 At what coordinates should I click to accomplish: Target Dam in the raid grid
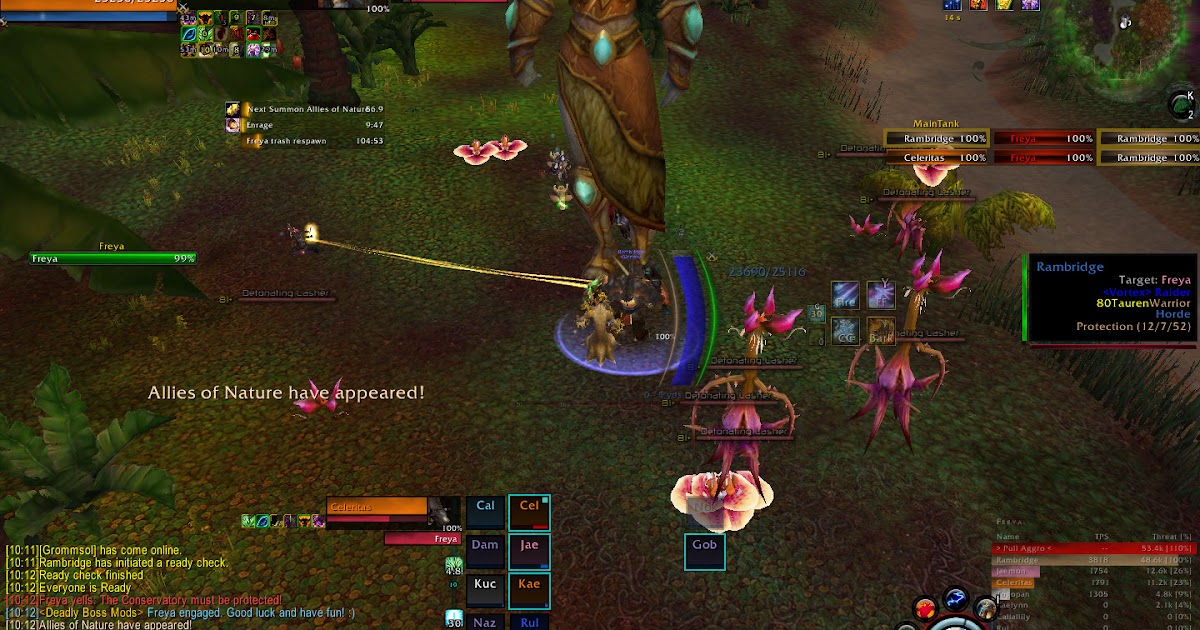tap(486, 550)
